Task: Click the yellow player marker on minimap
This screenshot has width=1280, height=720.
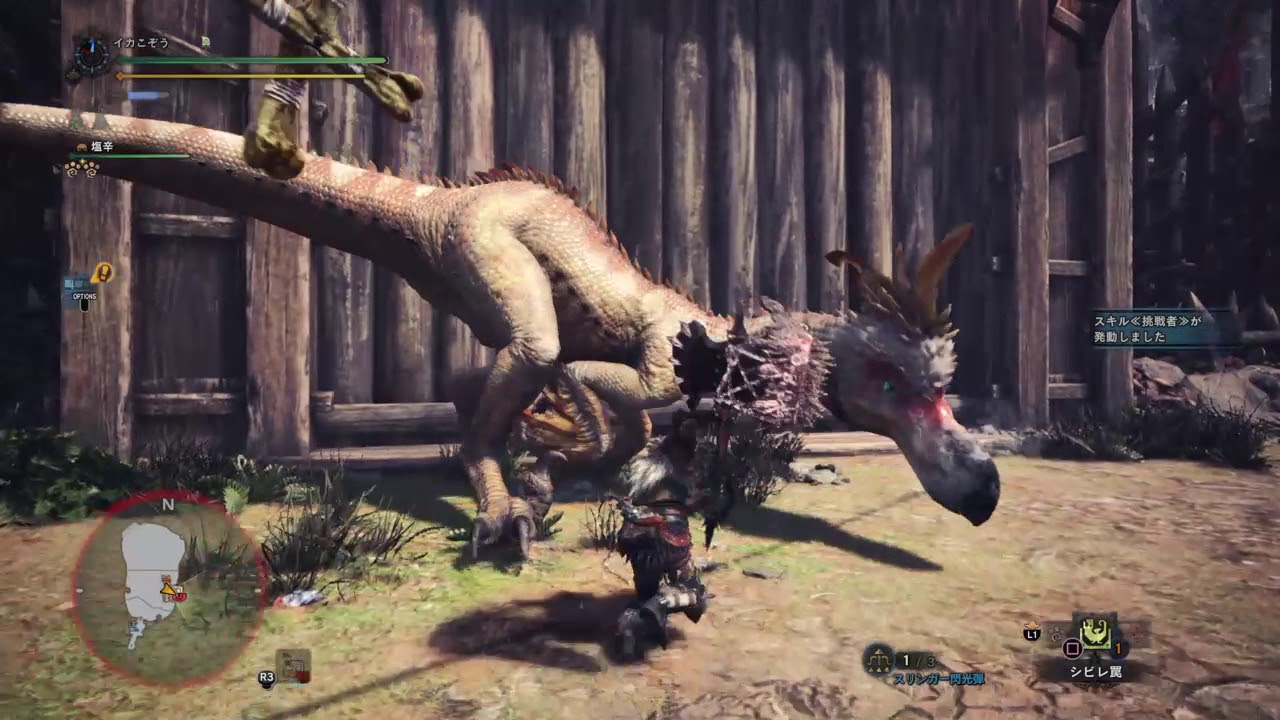Action: 169,589
